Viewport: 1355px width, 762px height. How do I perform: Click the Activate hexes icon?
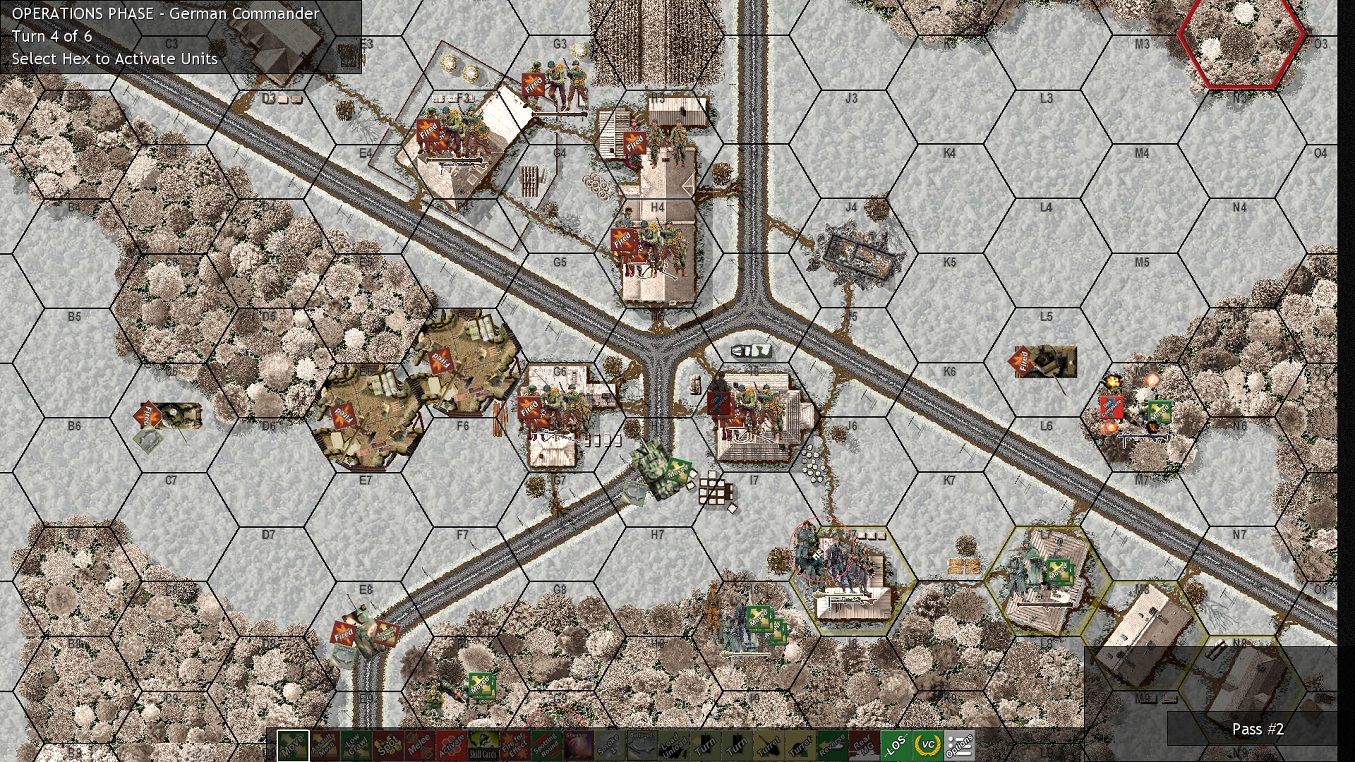pyautogui.click(x=450, y=745)
